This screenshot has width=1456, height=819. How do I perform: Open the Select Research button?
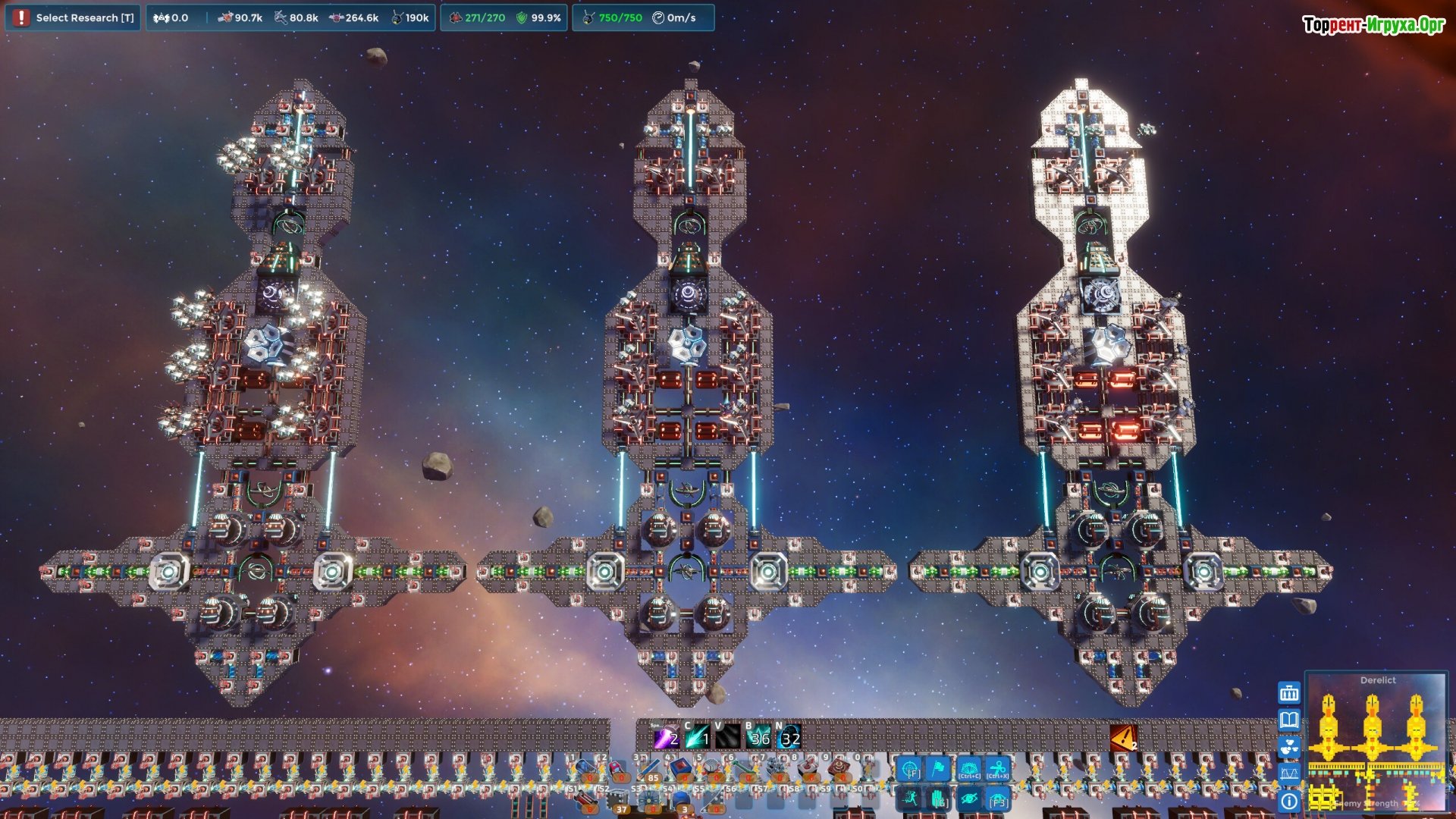point(74,17)
